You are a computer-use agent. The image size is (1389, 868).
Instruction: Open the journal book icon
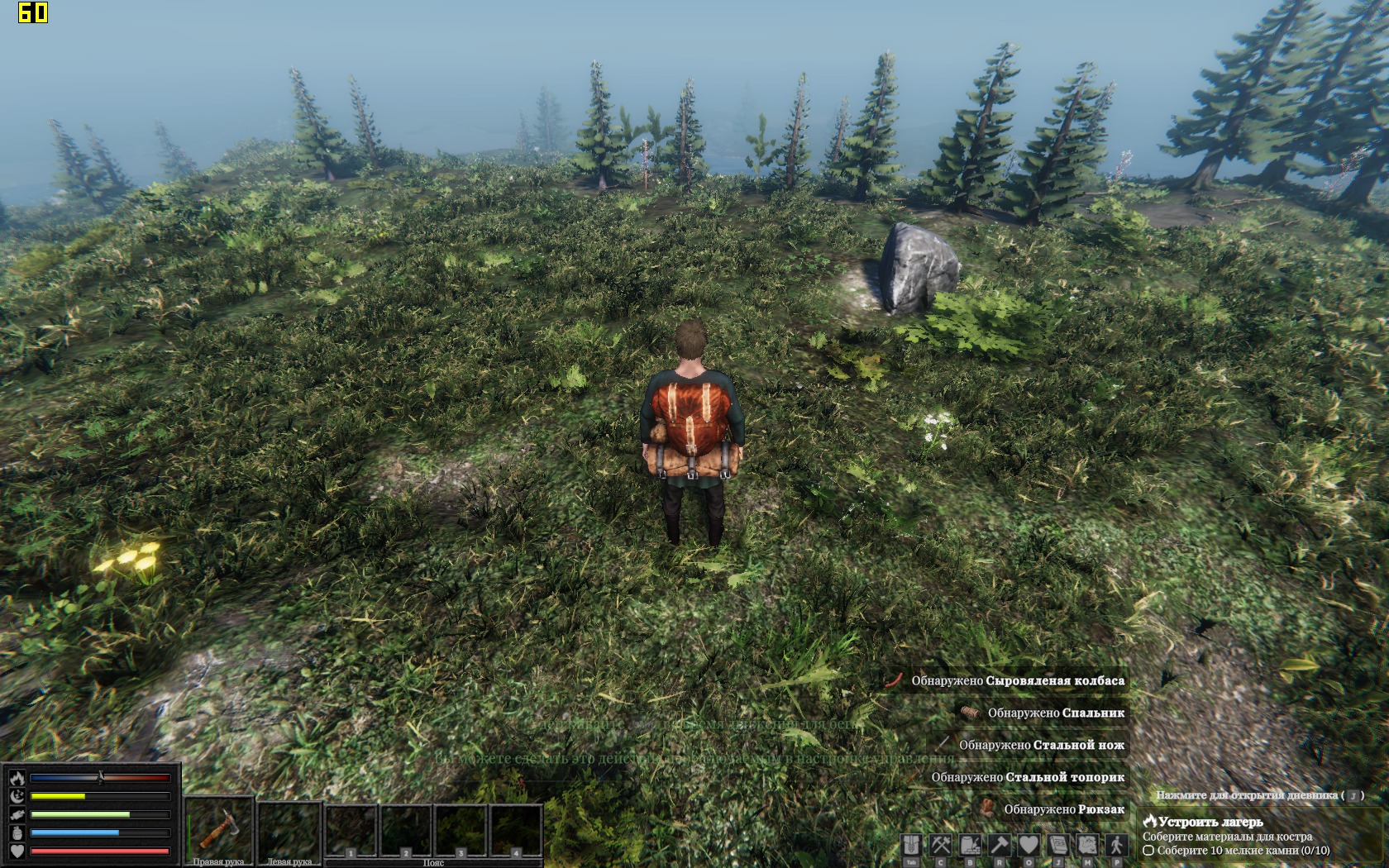(1058, 845)
